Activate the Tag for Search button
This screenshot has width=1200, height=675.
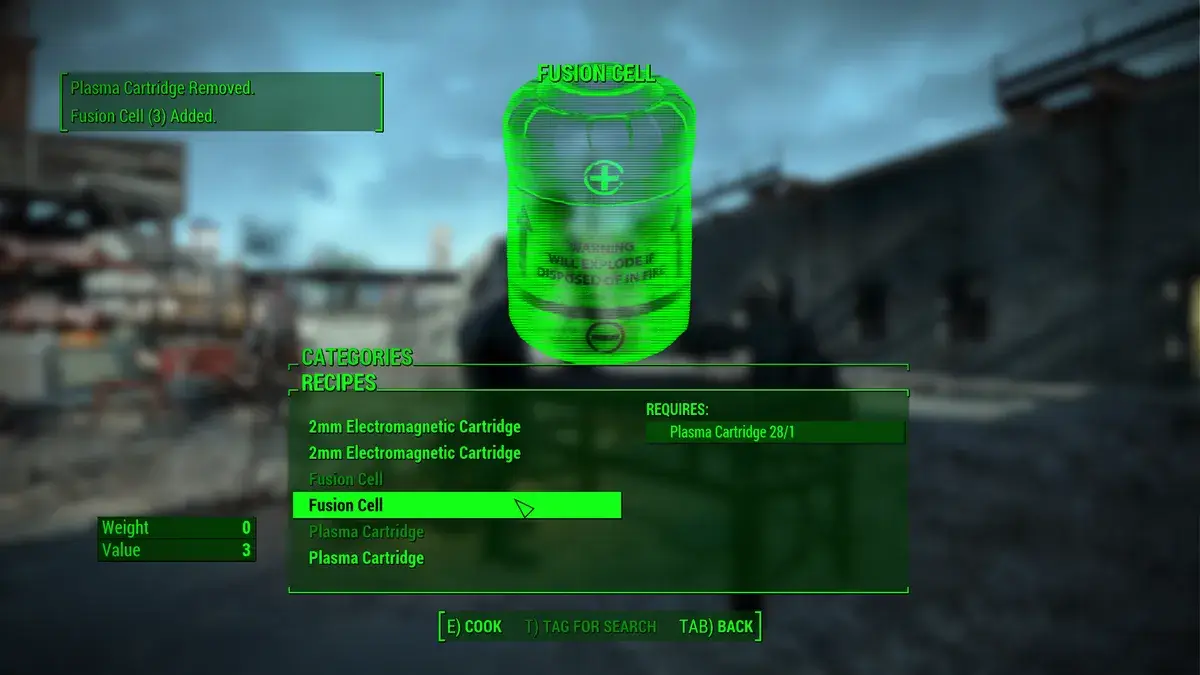[590, 627]
